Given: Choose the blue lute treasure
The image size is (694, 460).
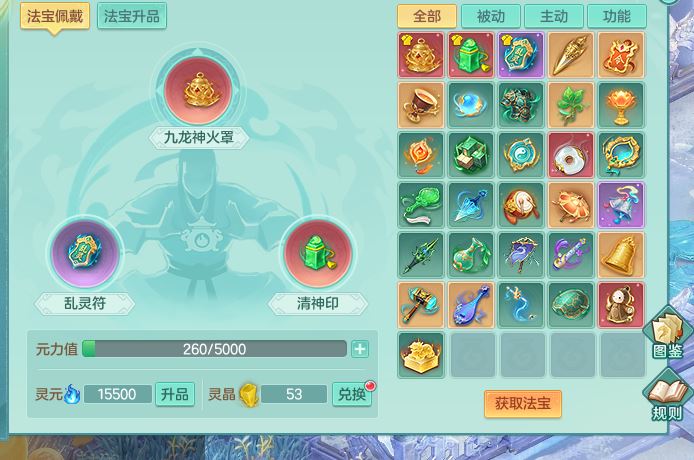Looking at the screenshot, I should point(471,305).
